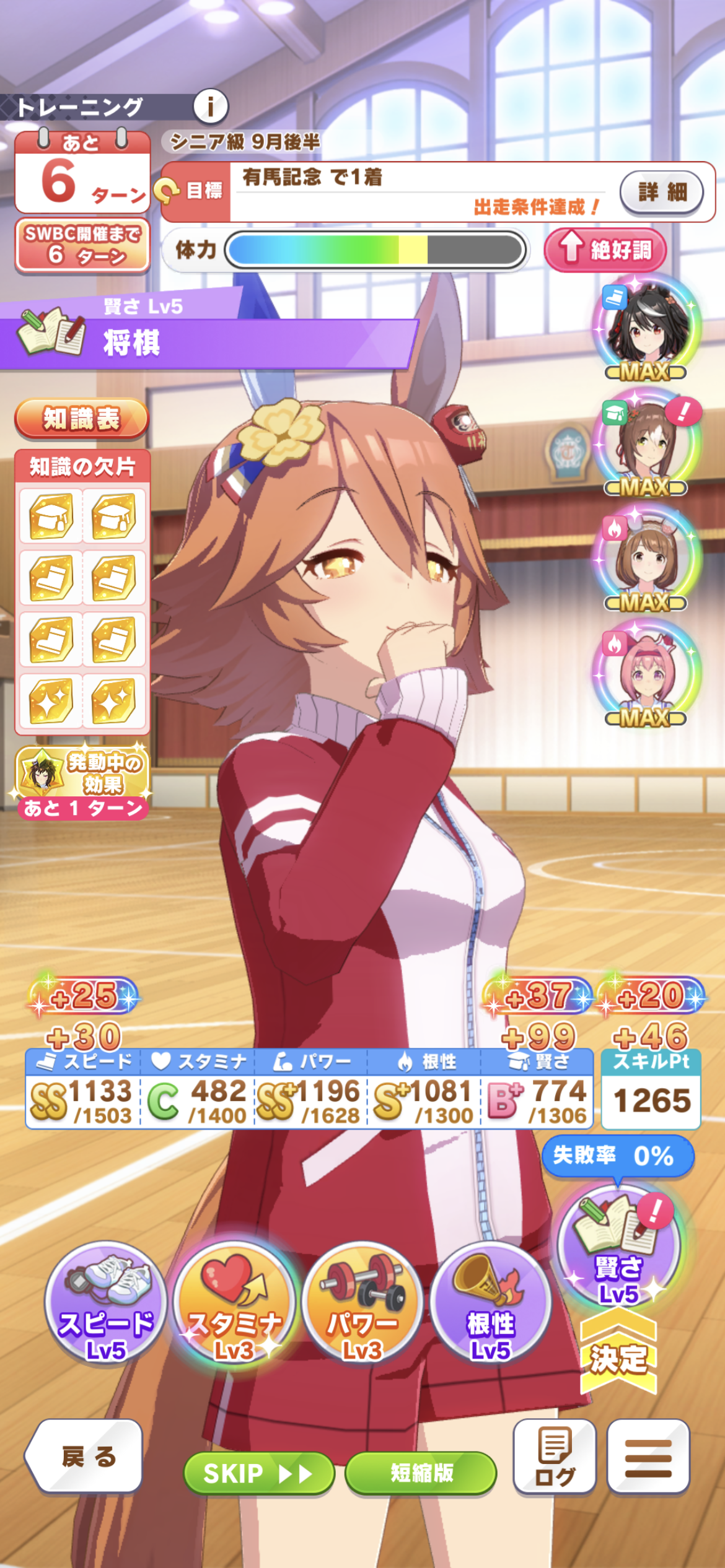725x1568 pixels.
Task: Tap the SWBC開催まで countdown badge
Action: [82, 245]
